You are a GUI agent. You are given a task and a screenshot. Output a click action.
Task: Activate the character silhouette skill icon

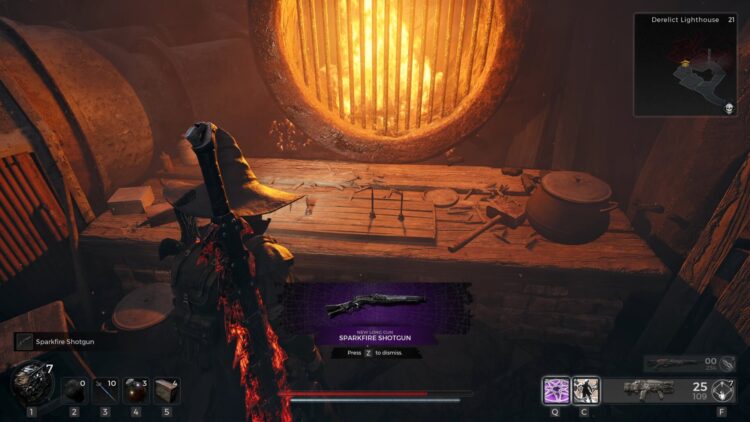pyautogui.click(x=585, y=390)
